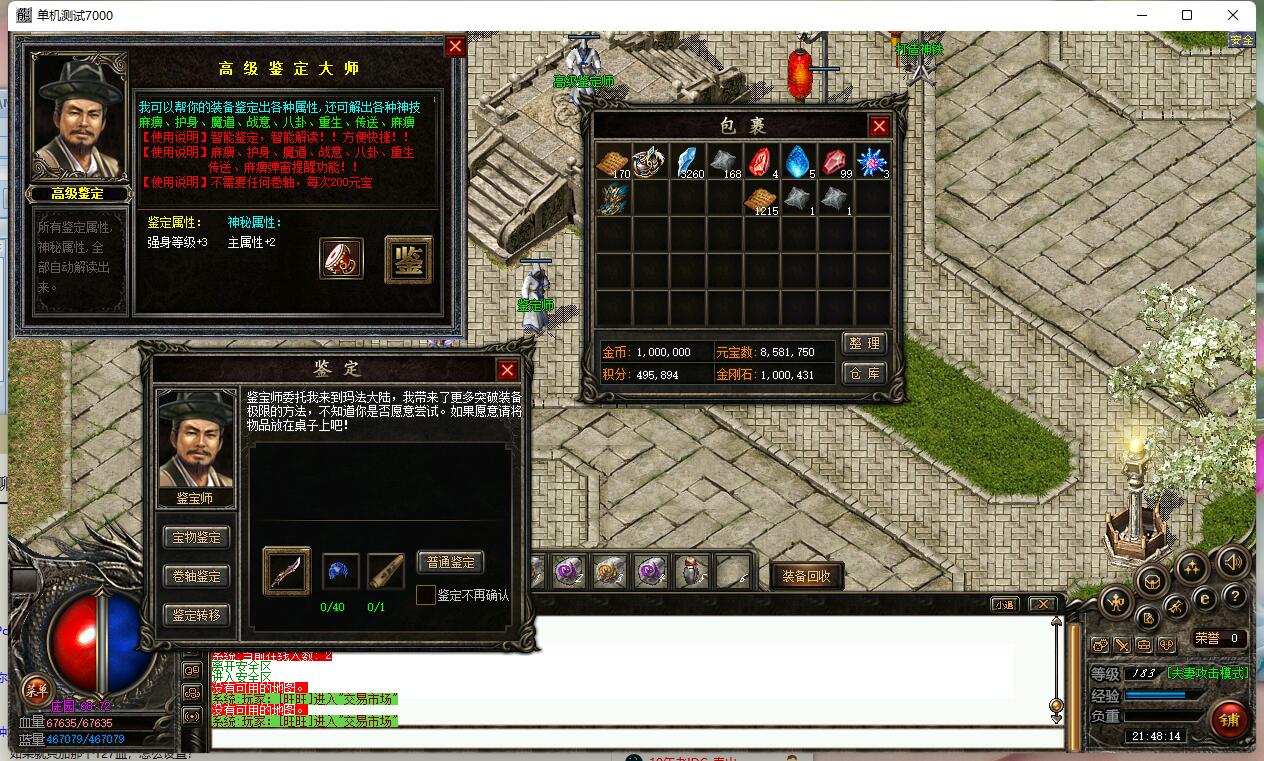
Task: Select 卷轴鉴定 option
Action: 196,576
